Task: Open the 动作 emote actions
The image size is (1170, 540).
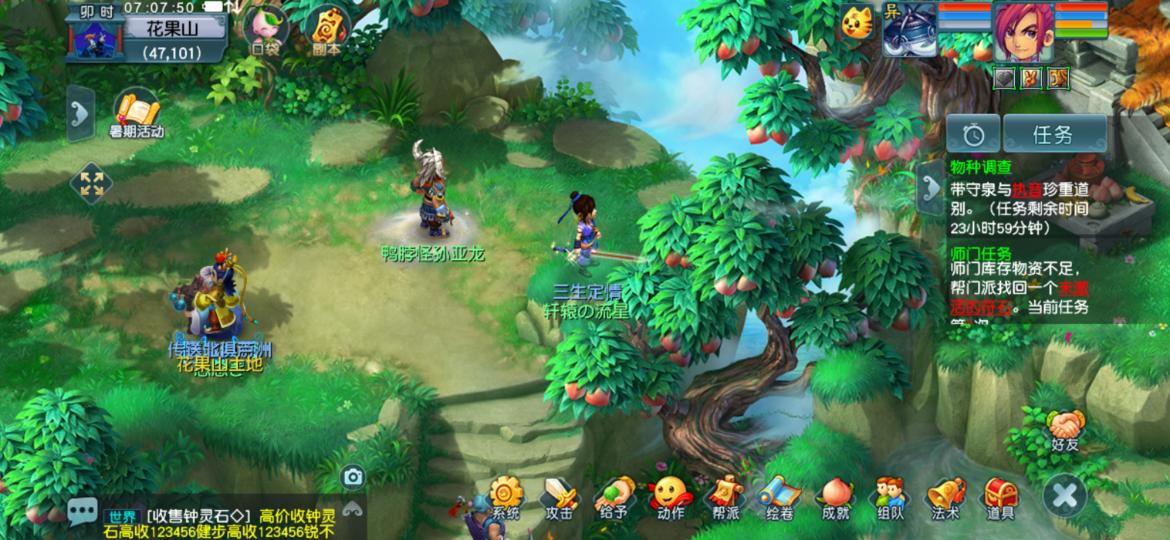Action: coord(670,497)
